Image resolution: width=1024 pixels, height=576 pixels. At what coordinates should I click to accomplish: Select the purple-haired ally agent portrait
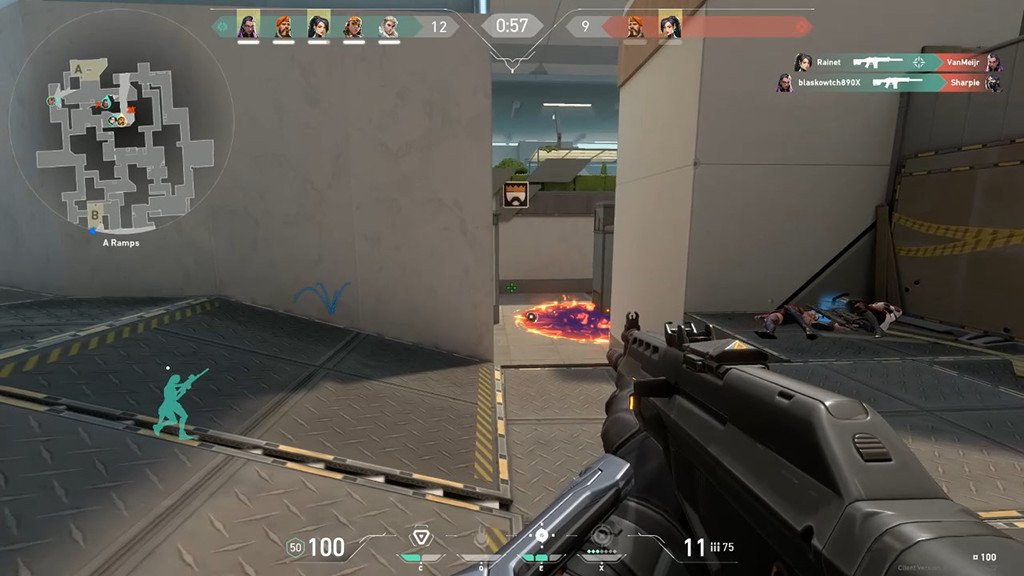(x=248, y=26)
